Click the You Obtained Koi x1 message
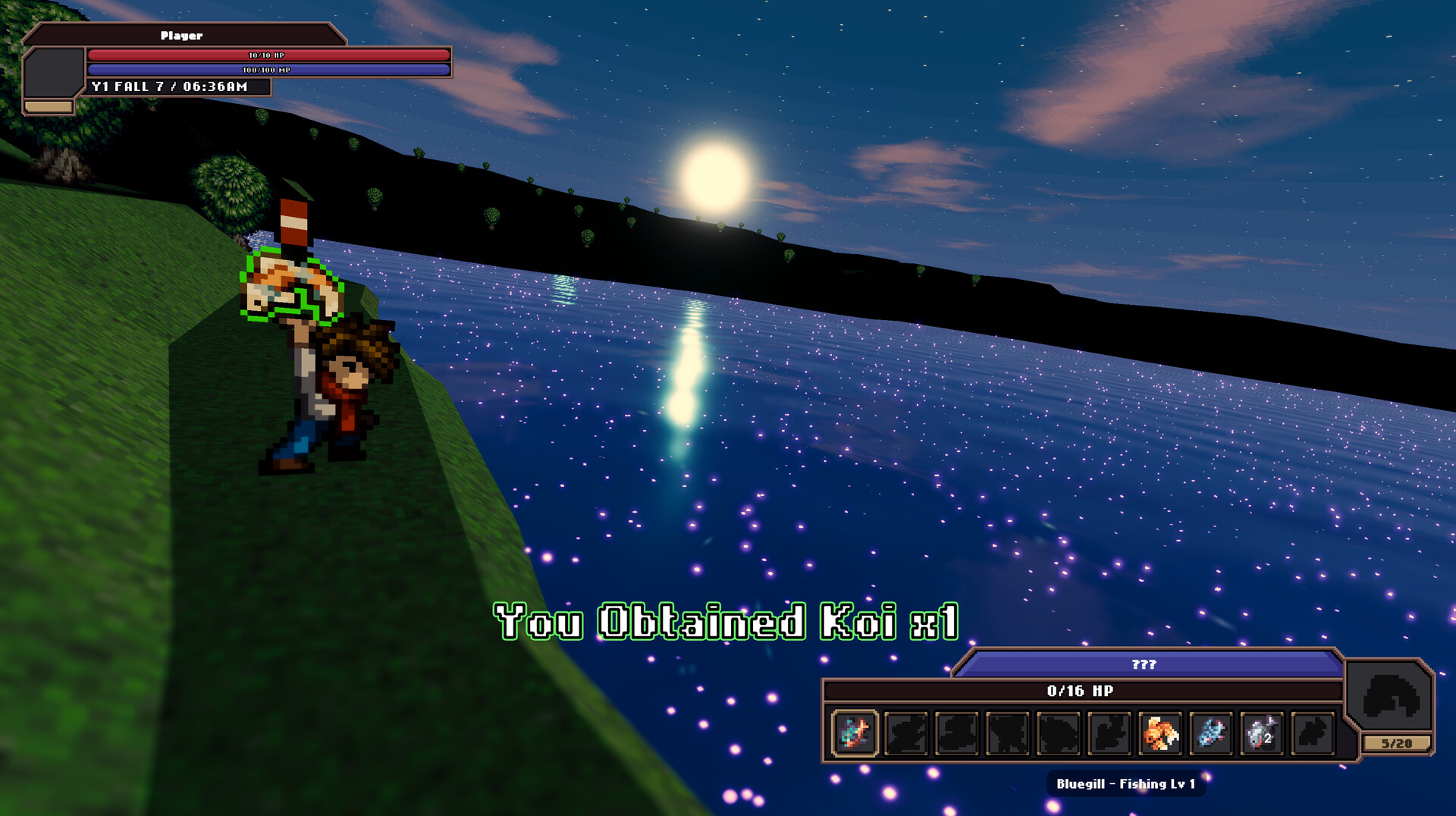1456x816 pixels. click(725, 622)
